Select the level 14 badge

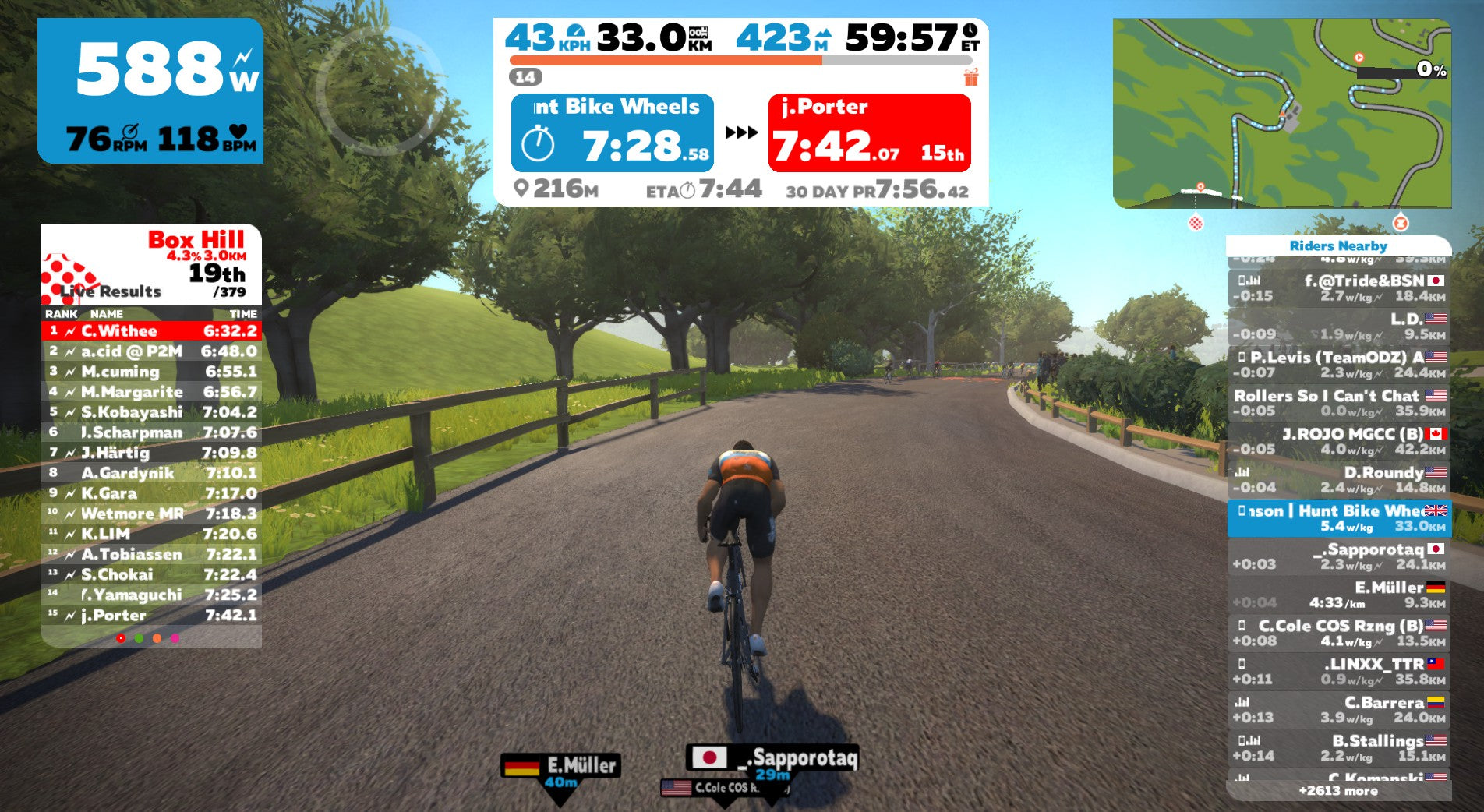(525, 77)
